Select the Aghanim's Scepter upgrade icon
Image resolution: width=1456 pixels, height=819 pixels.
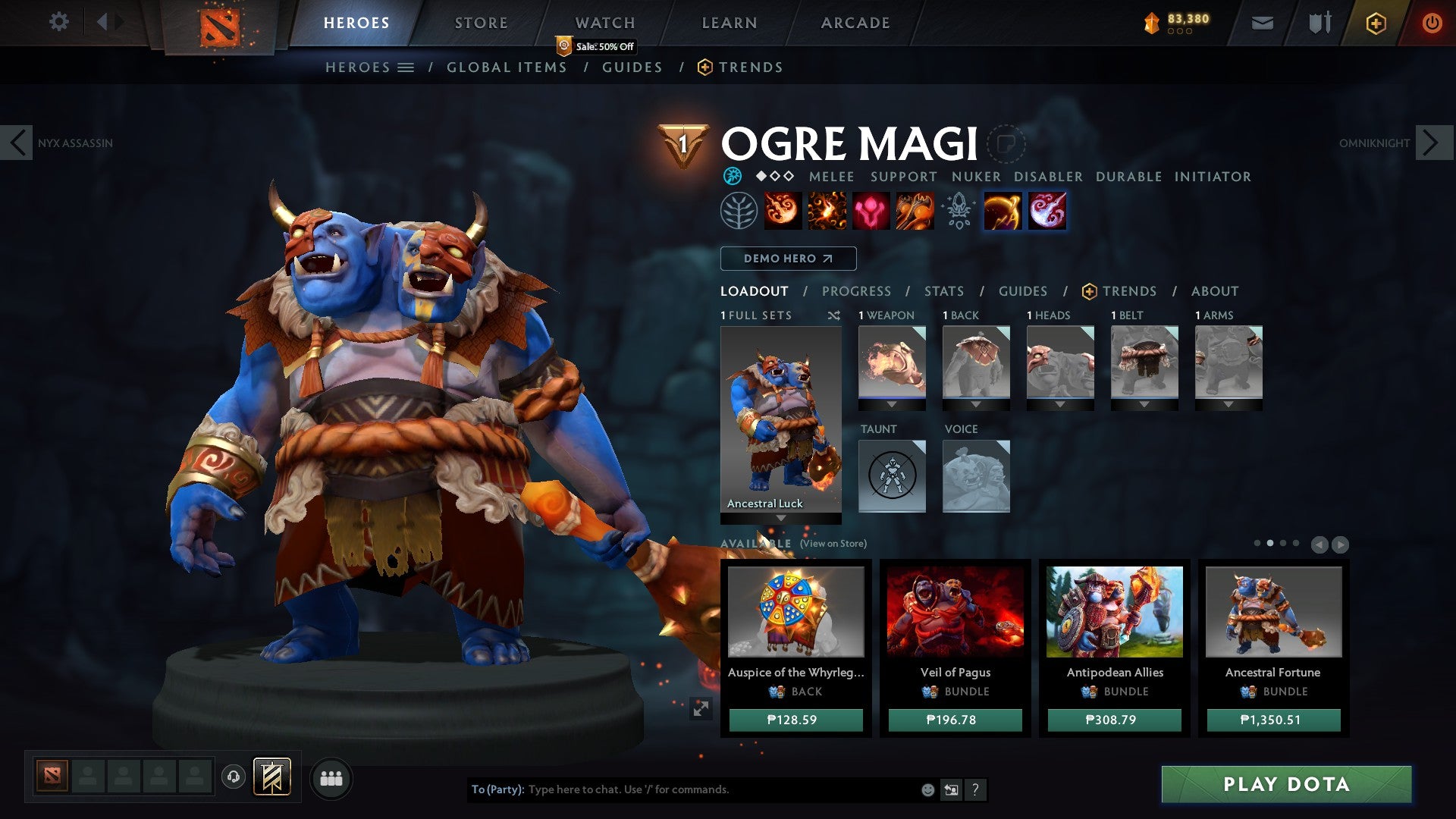pos(959,212)
